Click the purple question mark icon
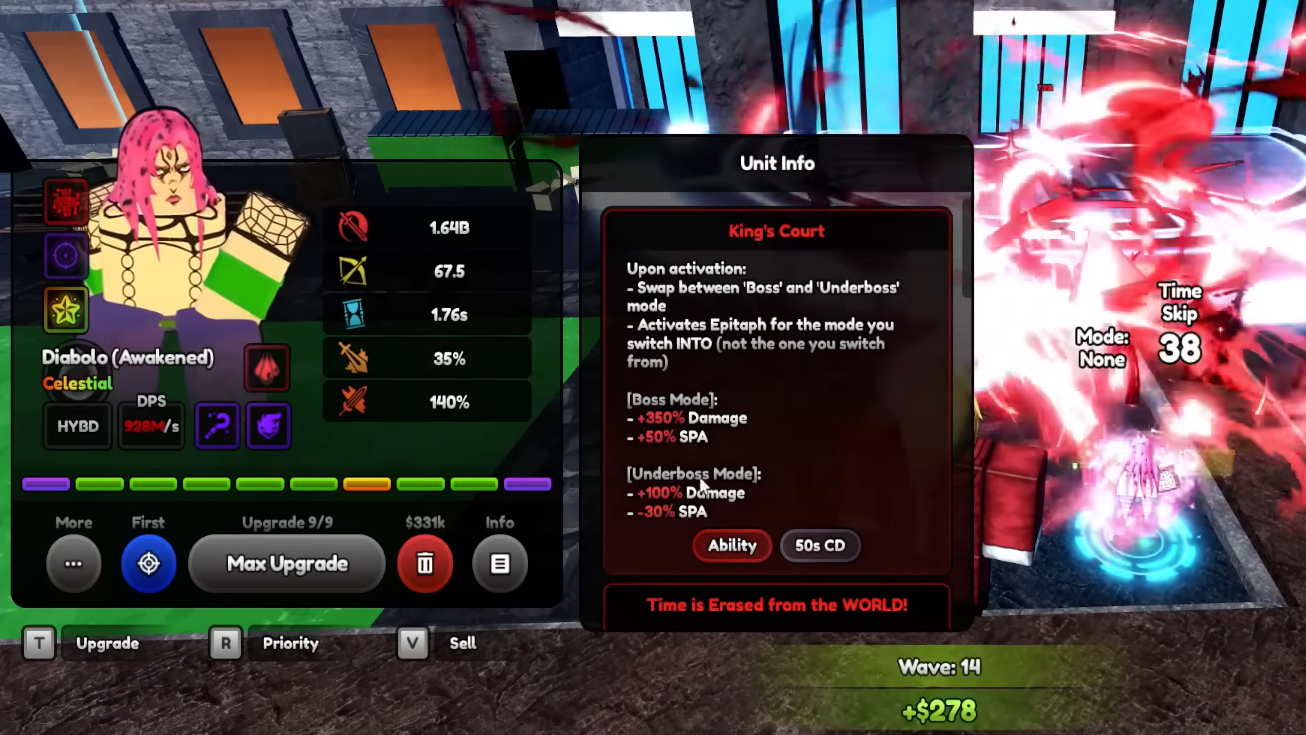The height and width of the screenshot is (735, 1306). [217, 426]
